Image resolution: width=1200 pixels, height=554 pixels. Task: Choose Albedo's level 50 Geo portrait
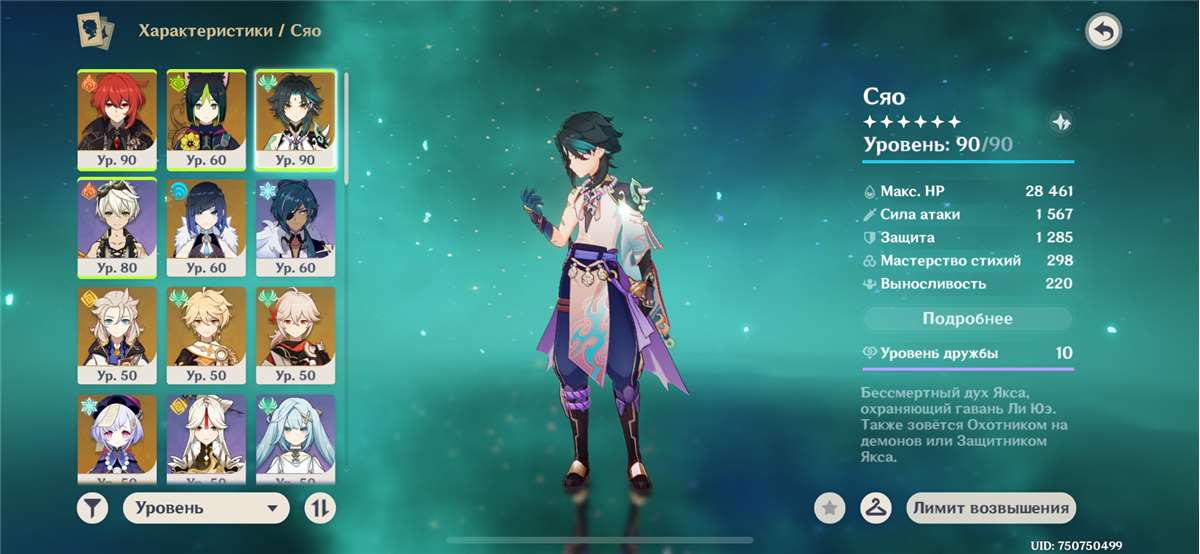pos(117,335)
